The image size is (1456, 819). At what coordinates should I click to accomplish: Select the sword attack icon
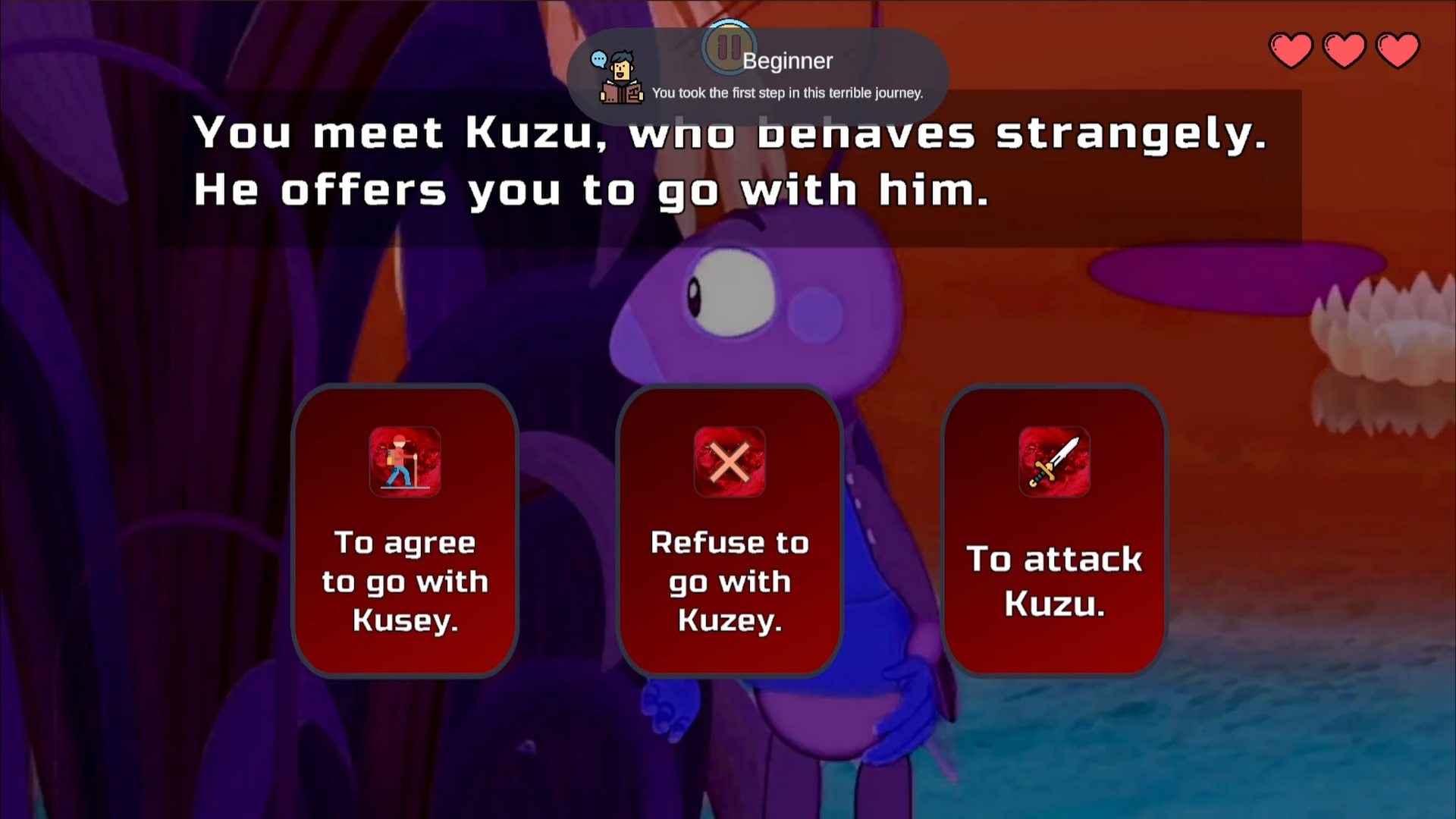click(1054, 463)
